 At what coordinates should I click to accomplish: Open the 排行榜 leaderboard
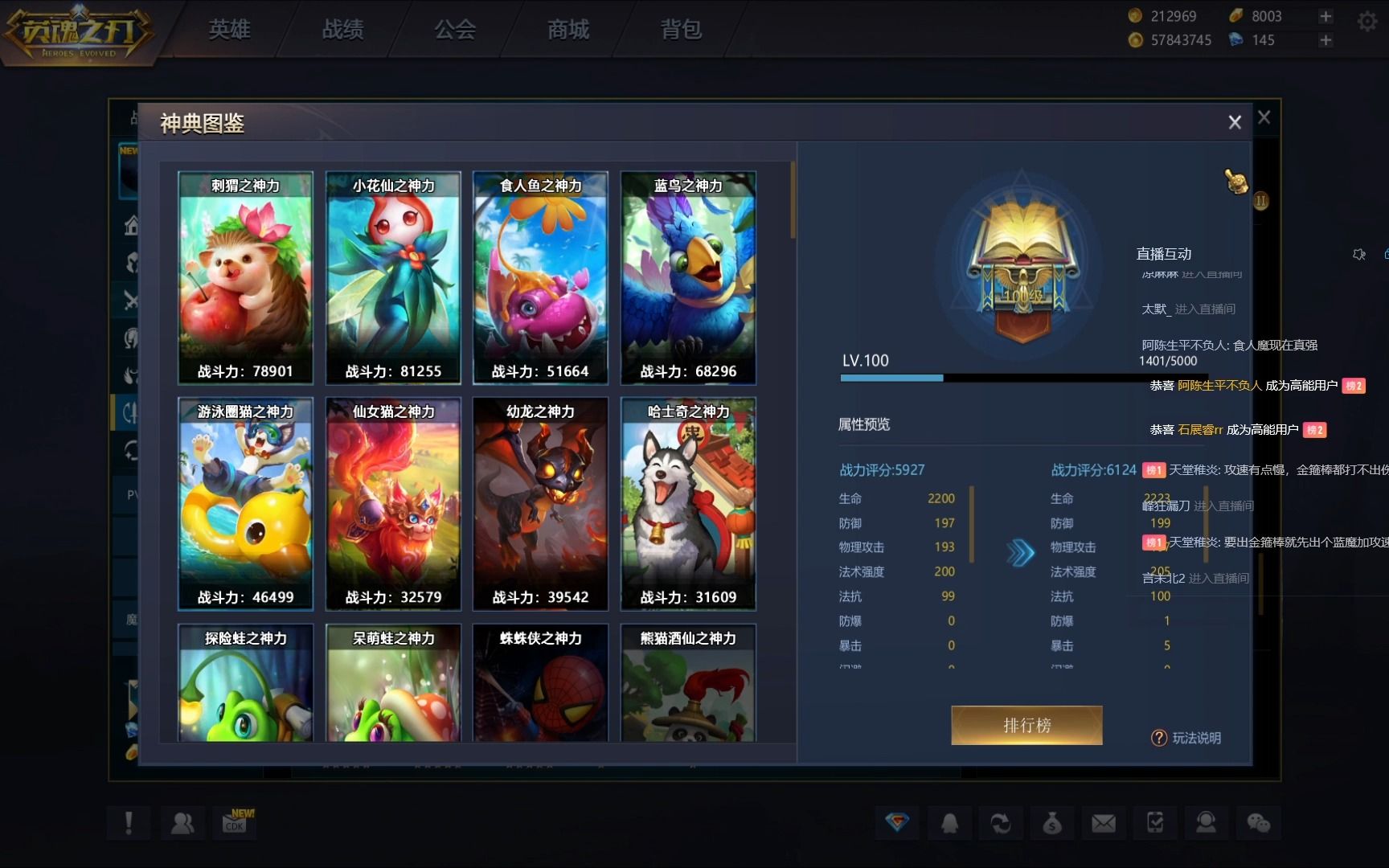click(x=1026, y=725)
